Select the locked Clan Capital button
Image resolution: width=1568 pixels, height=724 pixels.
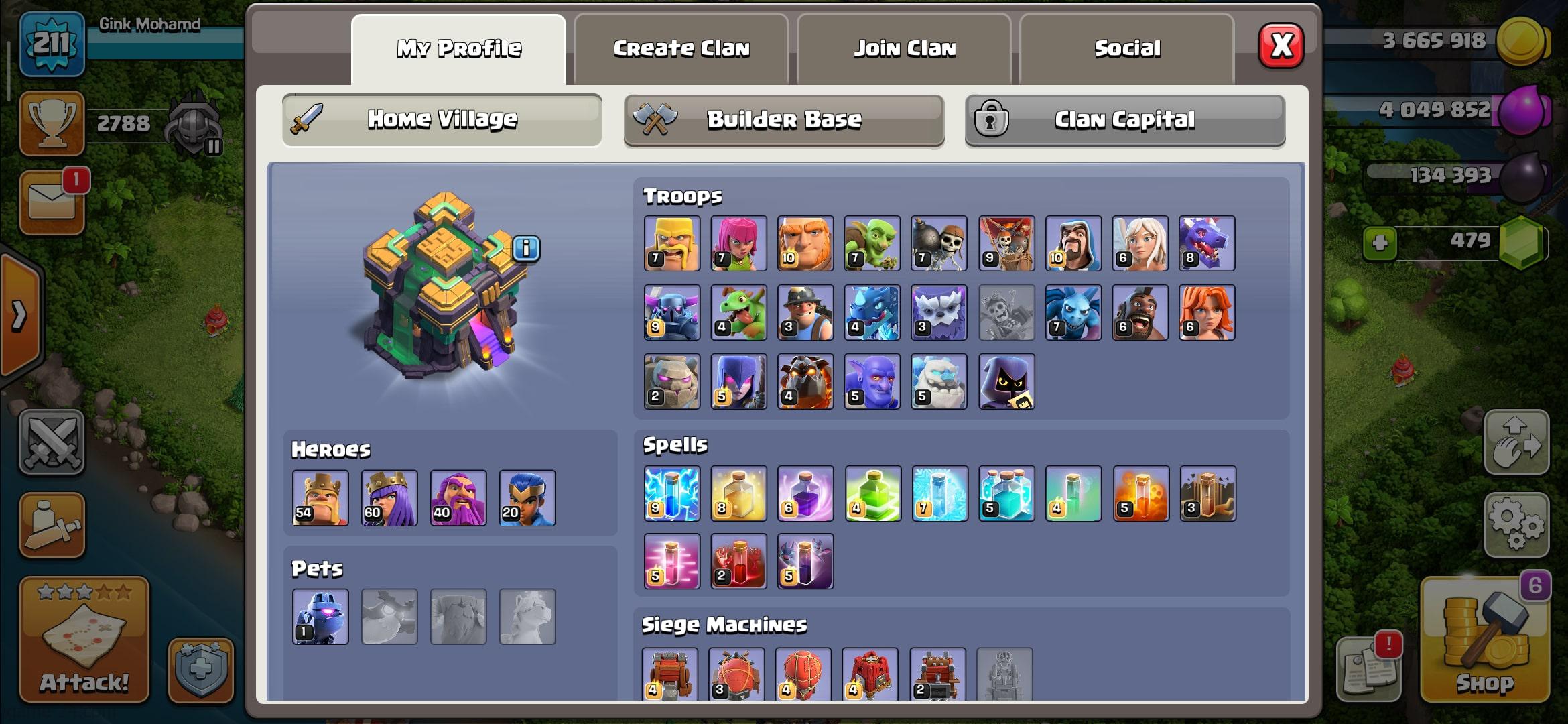1124,120
